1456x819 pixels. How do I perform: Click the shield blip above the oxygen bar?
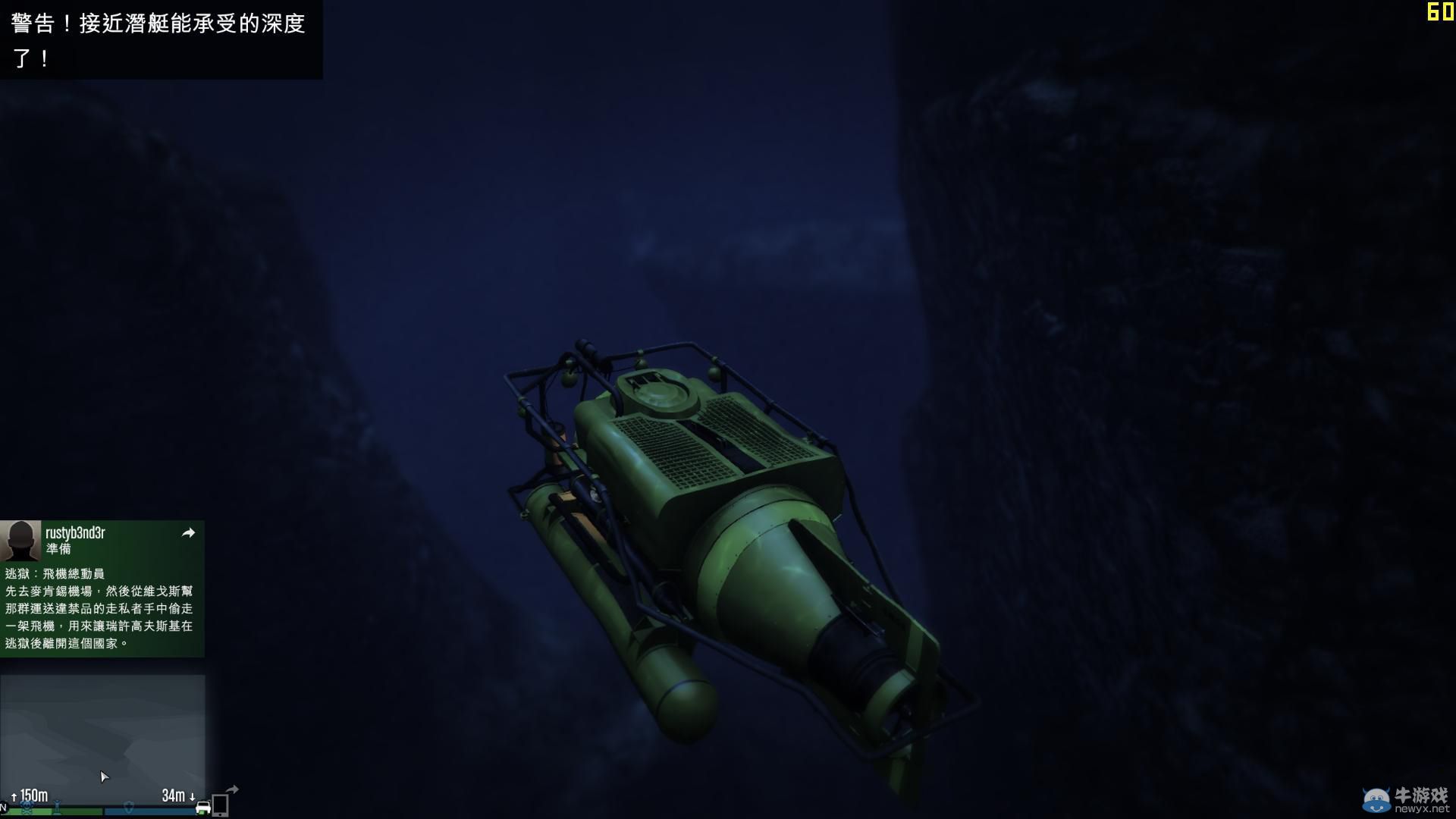click(129, 807)
